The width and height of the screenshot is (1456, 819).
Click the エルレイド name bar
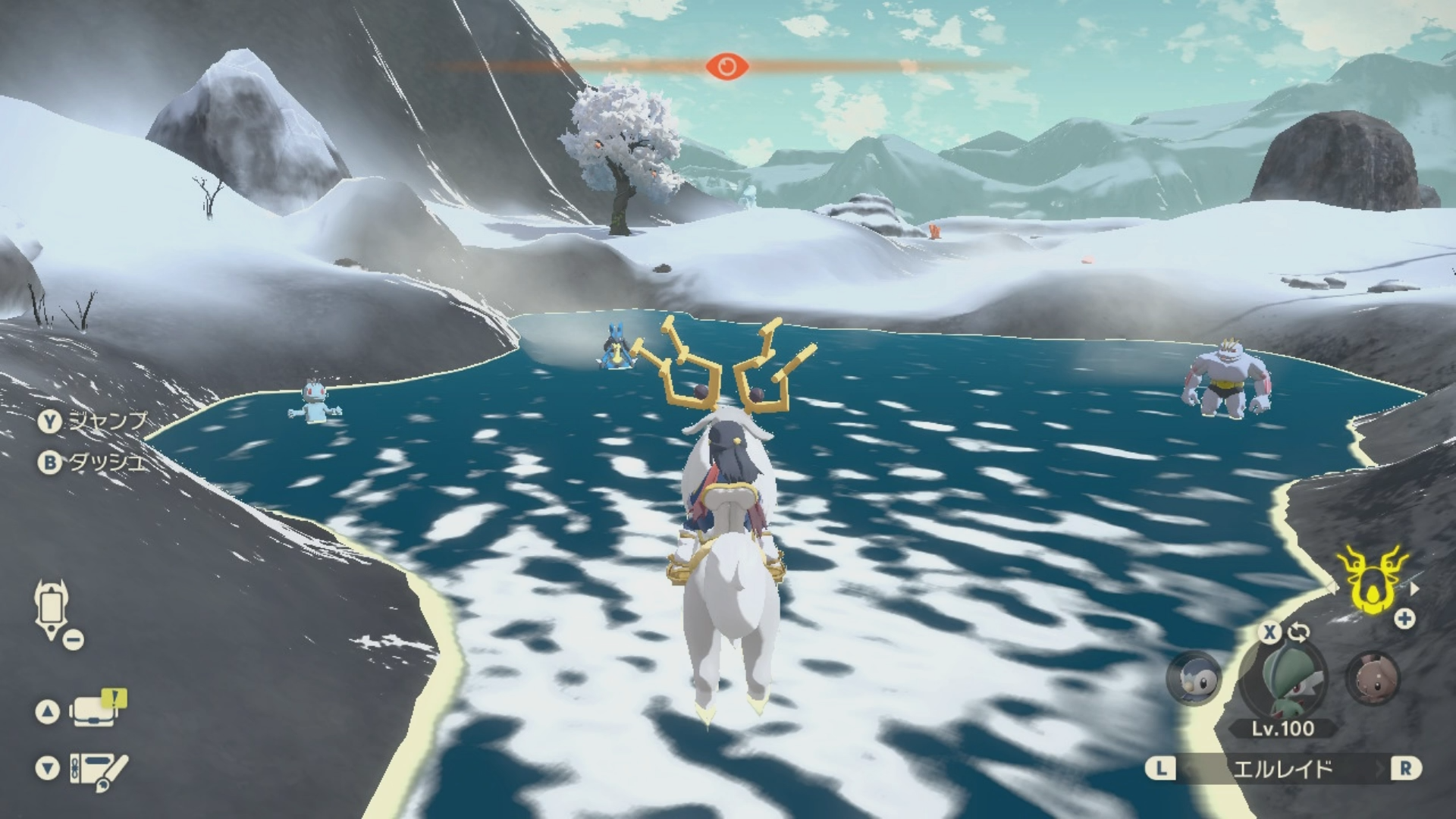coord(1282,769)
